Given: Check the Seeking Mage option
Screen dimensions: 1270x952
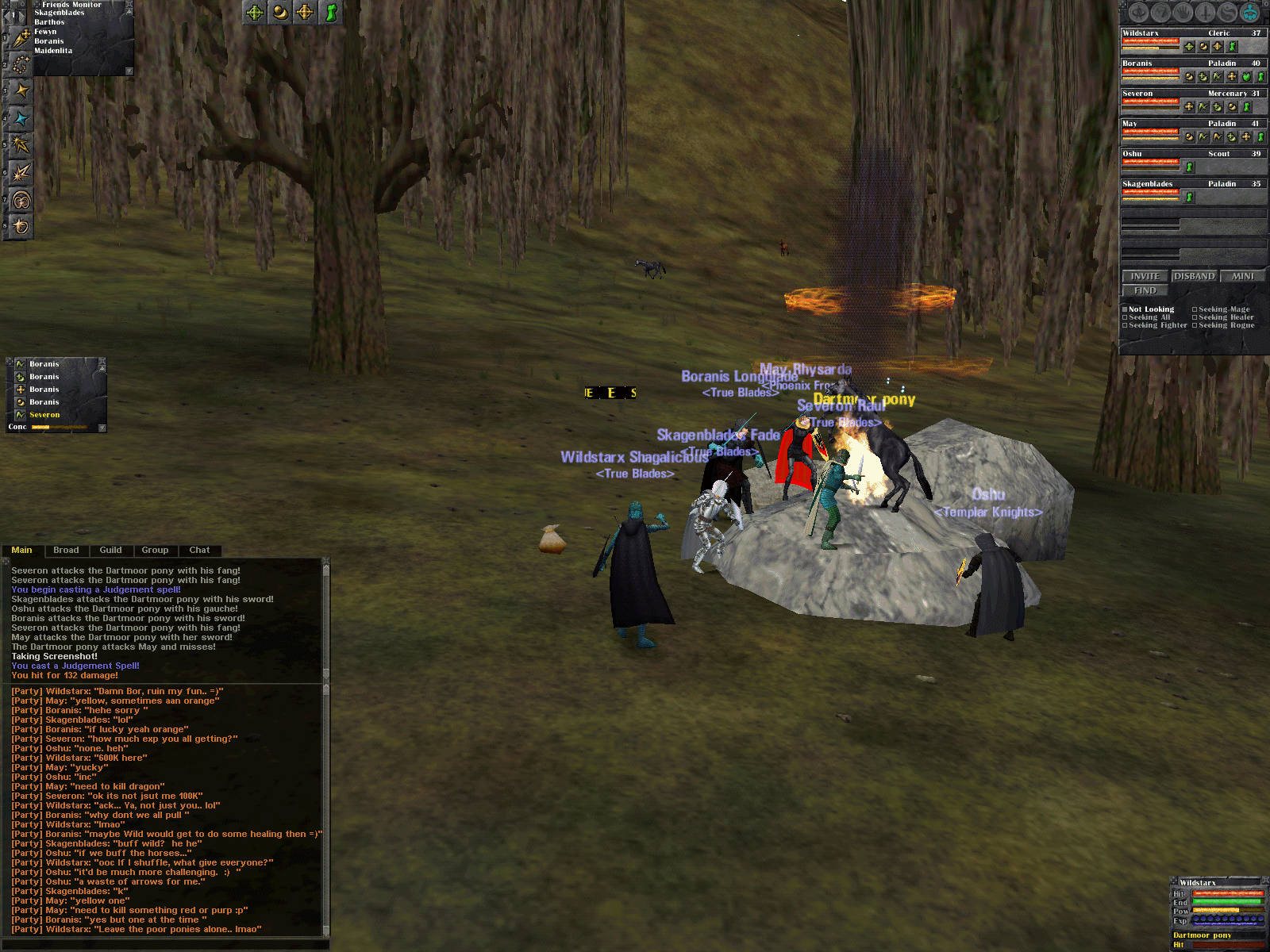Looking at the screenshot, I should click(1195, 309).
